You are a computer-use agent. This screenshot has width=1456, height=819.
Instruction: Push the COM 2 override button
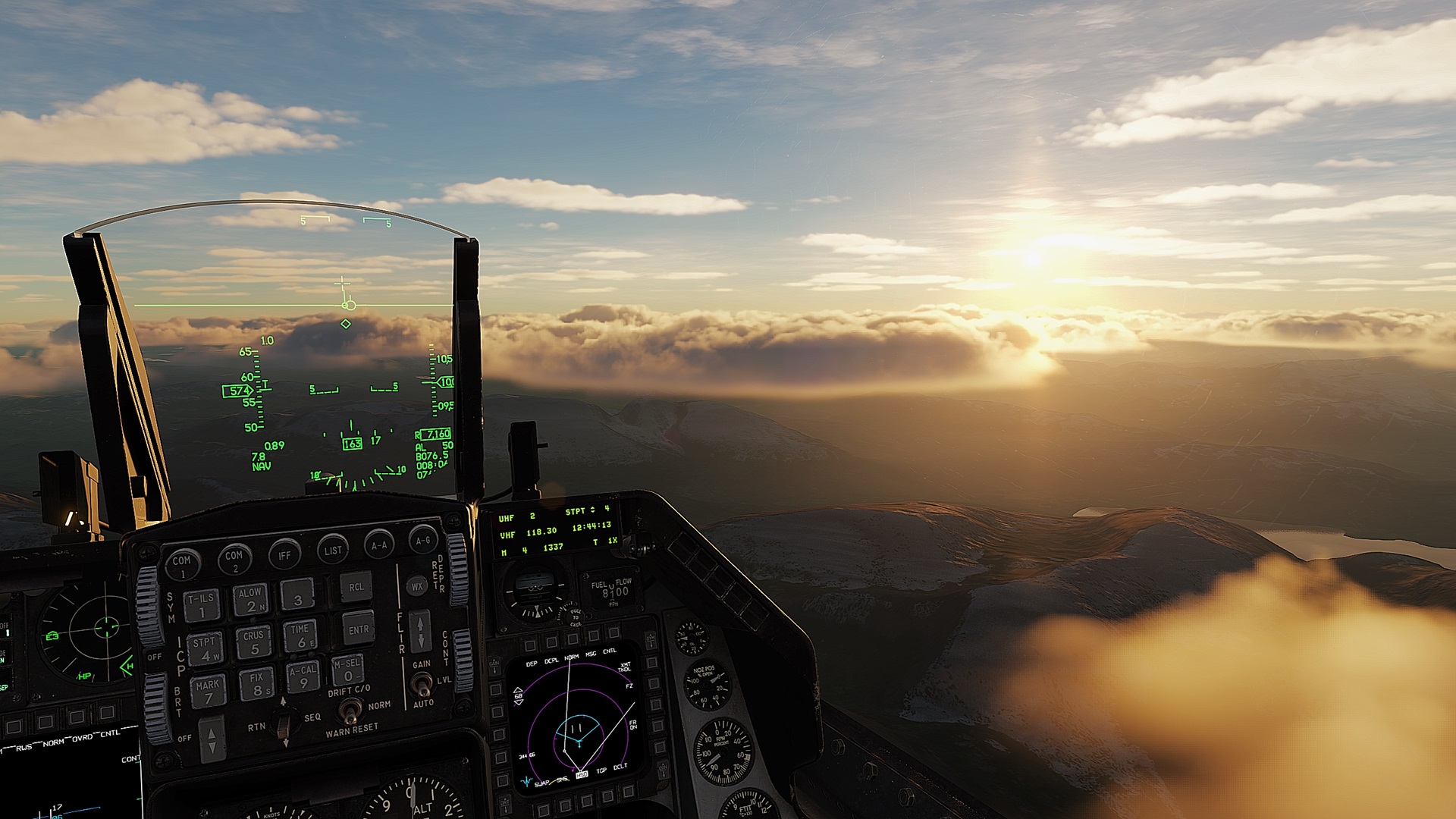[234, 559]
